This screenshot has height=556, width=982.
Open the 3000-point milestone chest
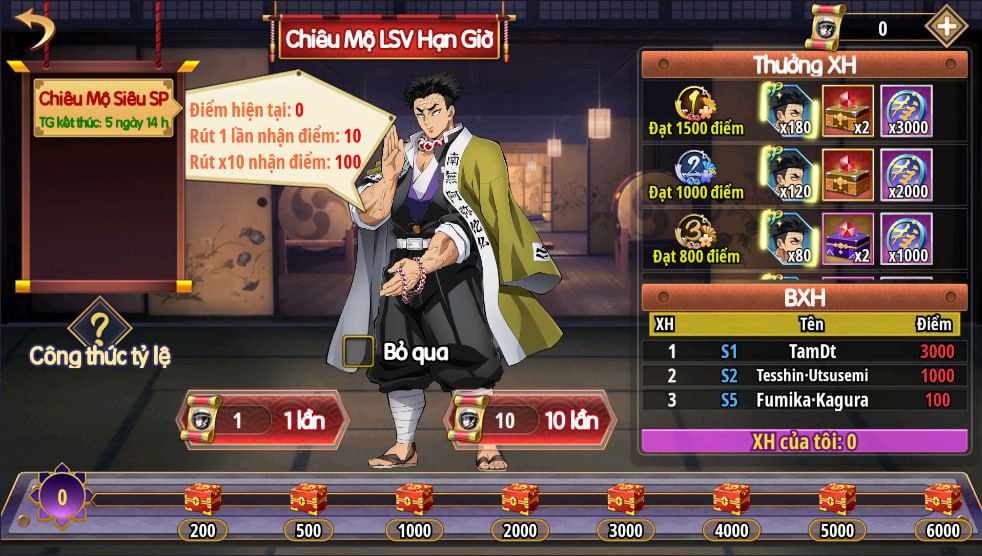[625, 498]
